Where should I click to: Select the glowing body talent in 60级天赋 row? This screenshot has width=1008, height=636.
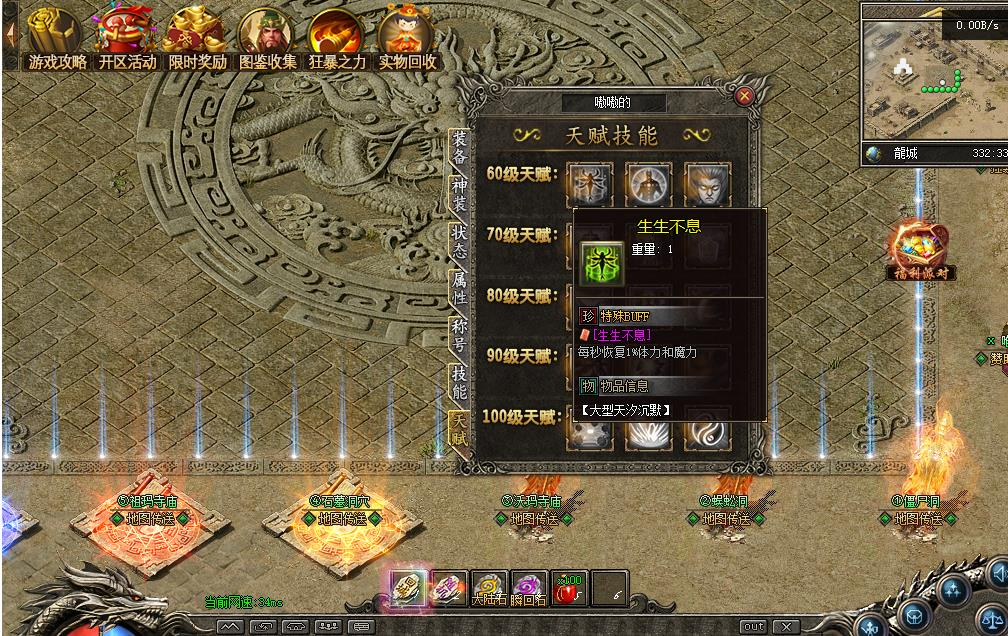coord(649,184)
